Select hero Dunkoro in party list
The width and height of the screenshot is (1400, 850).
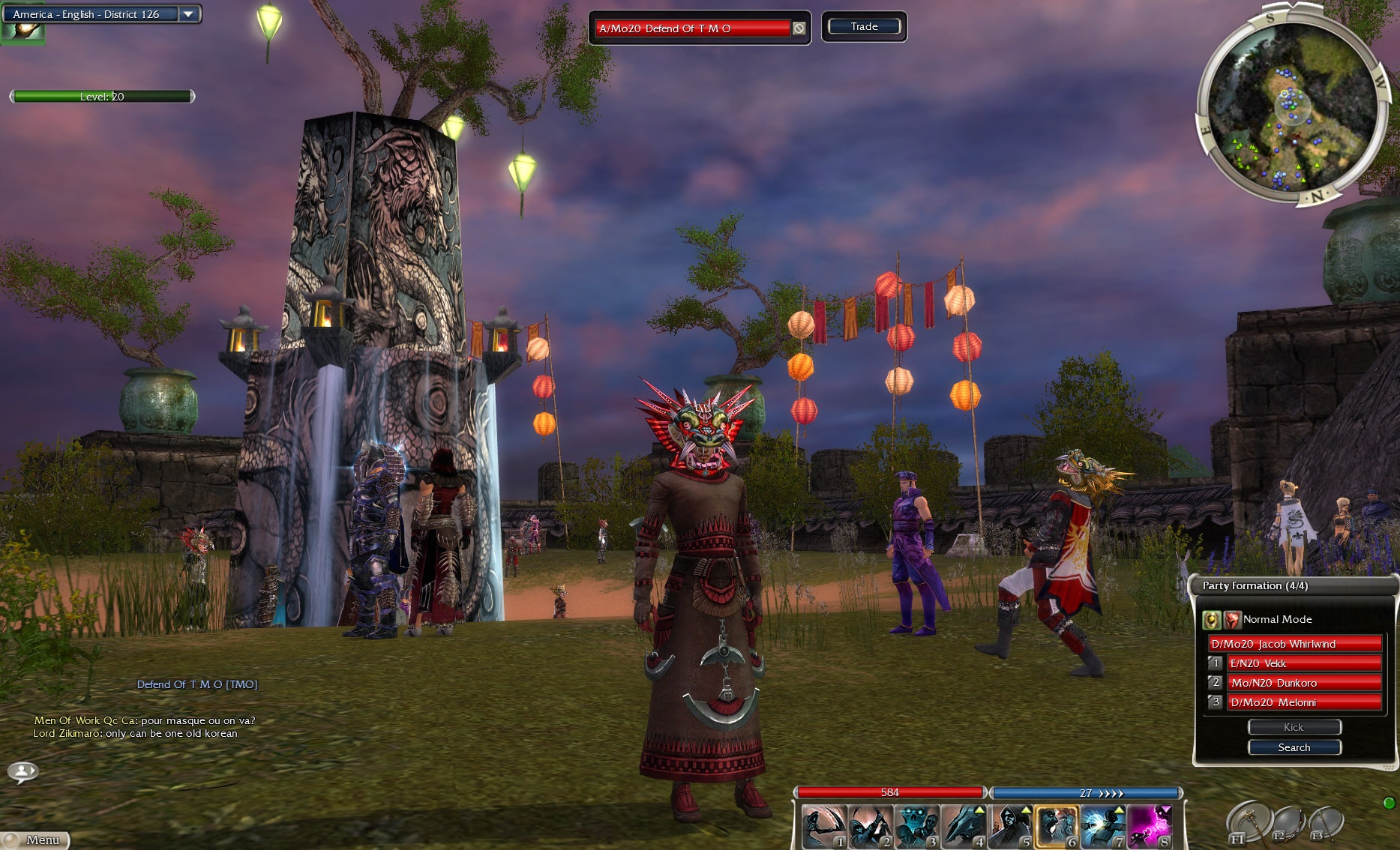tap(1303, 683)
